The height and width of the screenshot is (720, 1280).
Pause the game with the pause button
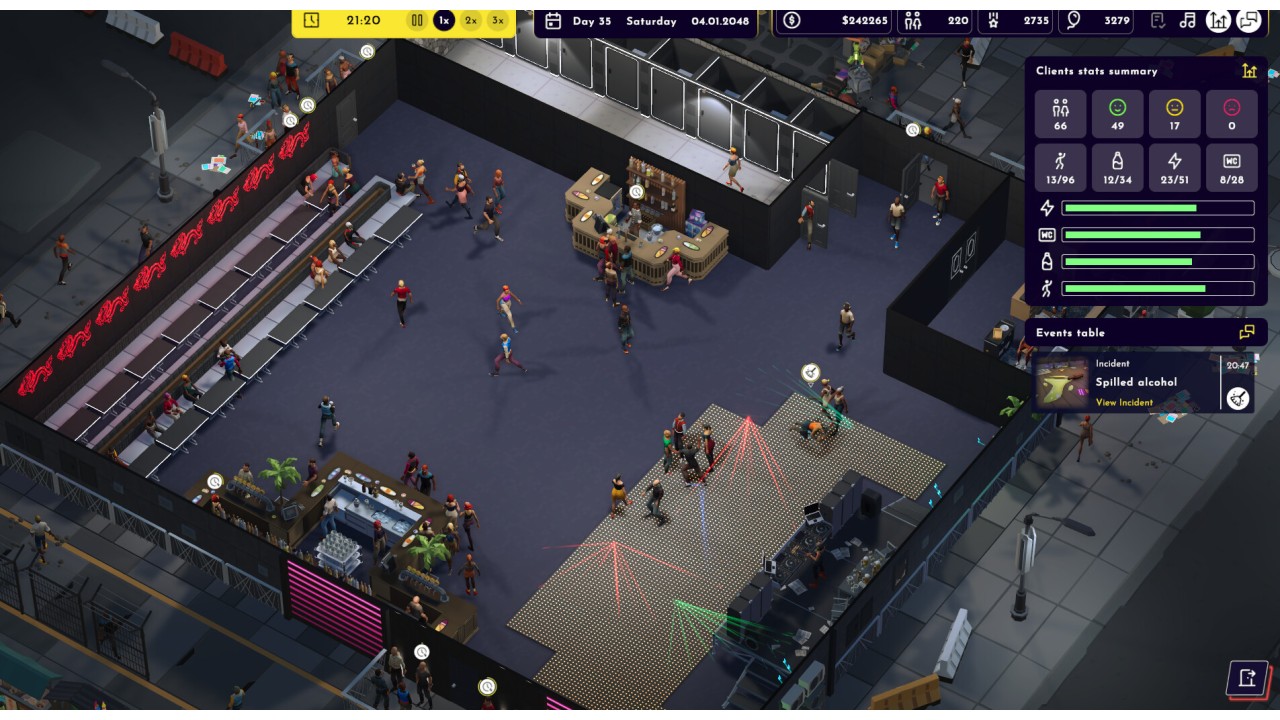[417, 20]
